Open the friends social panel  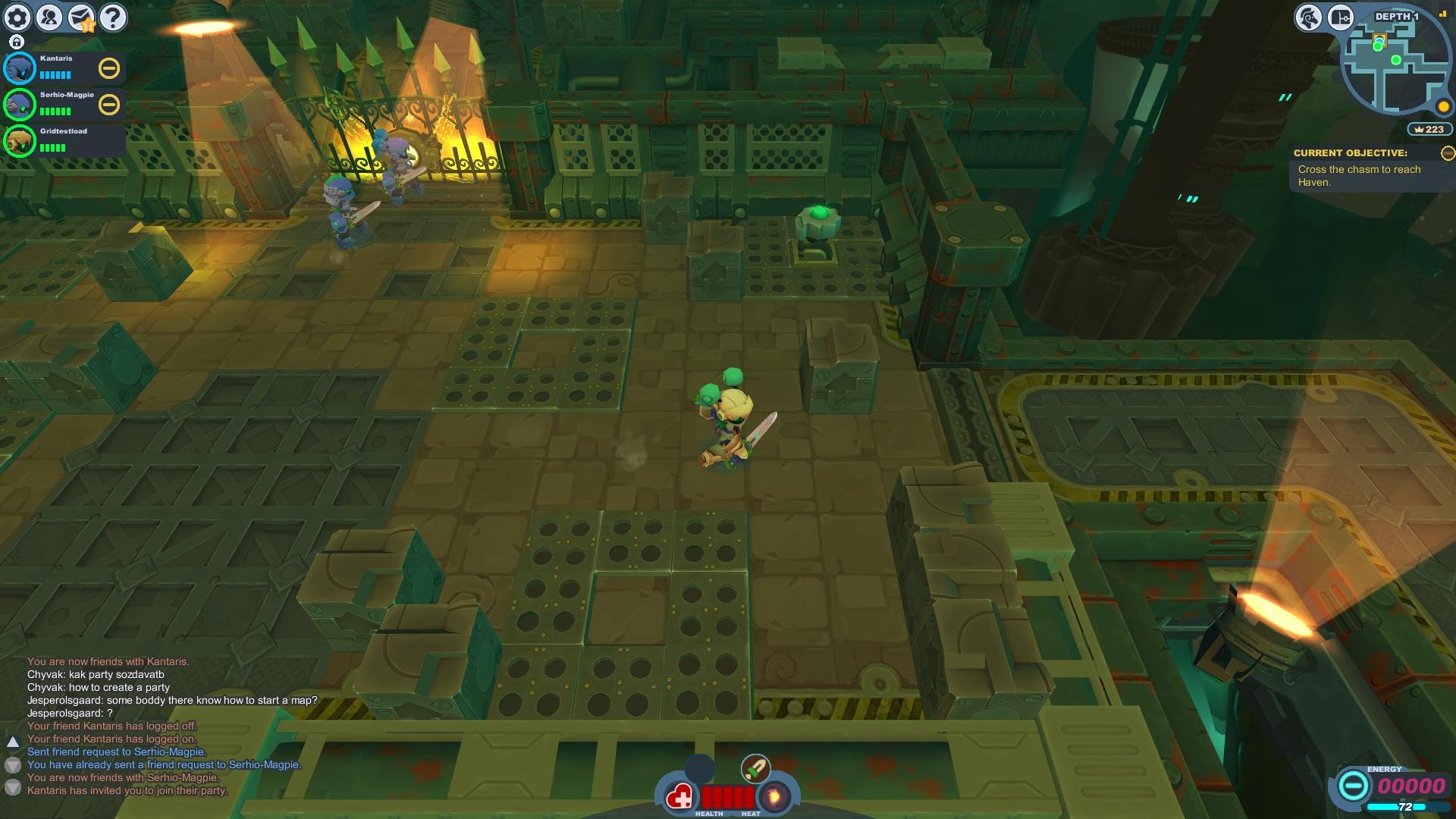coord(49,17)
